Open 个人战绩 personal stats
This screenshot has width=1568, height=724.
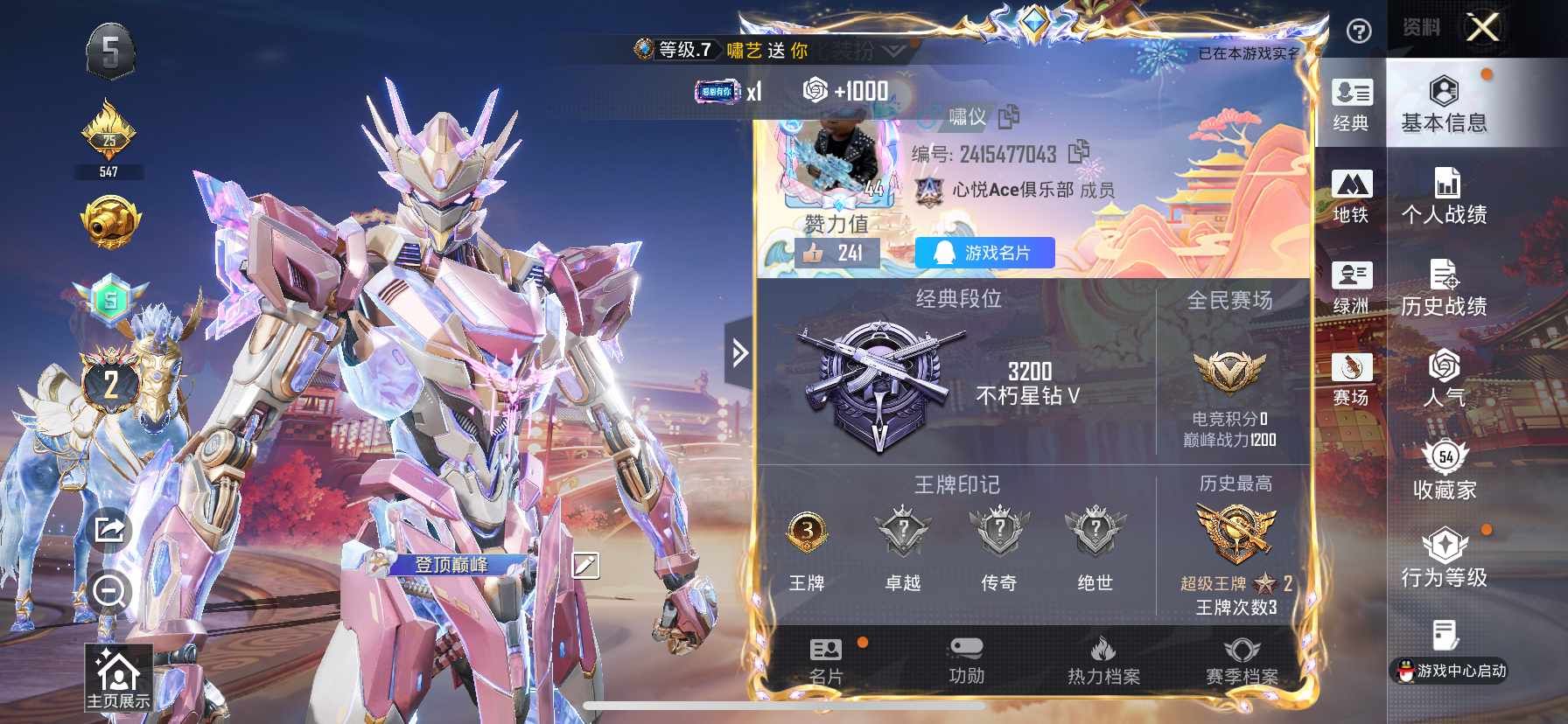click(x=1444, y=197)
